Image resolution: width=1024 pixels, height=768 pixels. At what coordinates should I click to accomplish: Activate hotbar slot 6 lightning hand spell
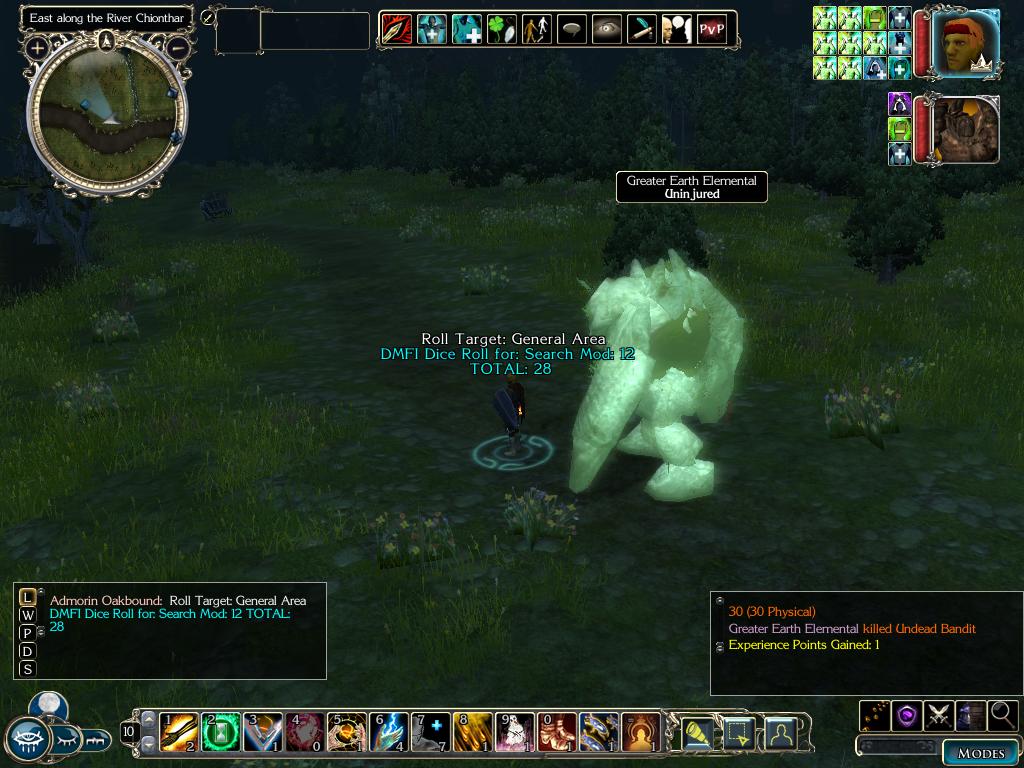[x=389, y=732]
